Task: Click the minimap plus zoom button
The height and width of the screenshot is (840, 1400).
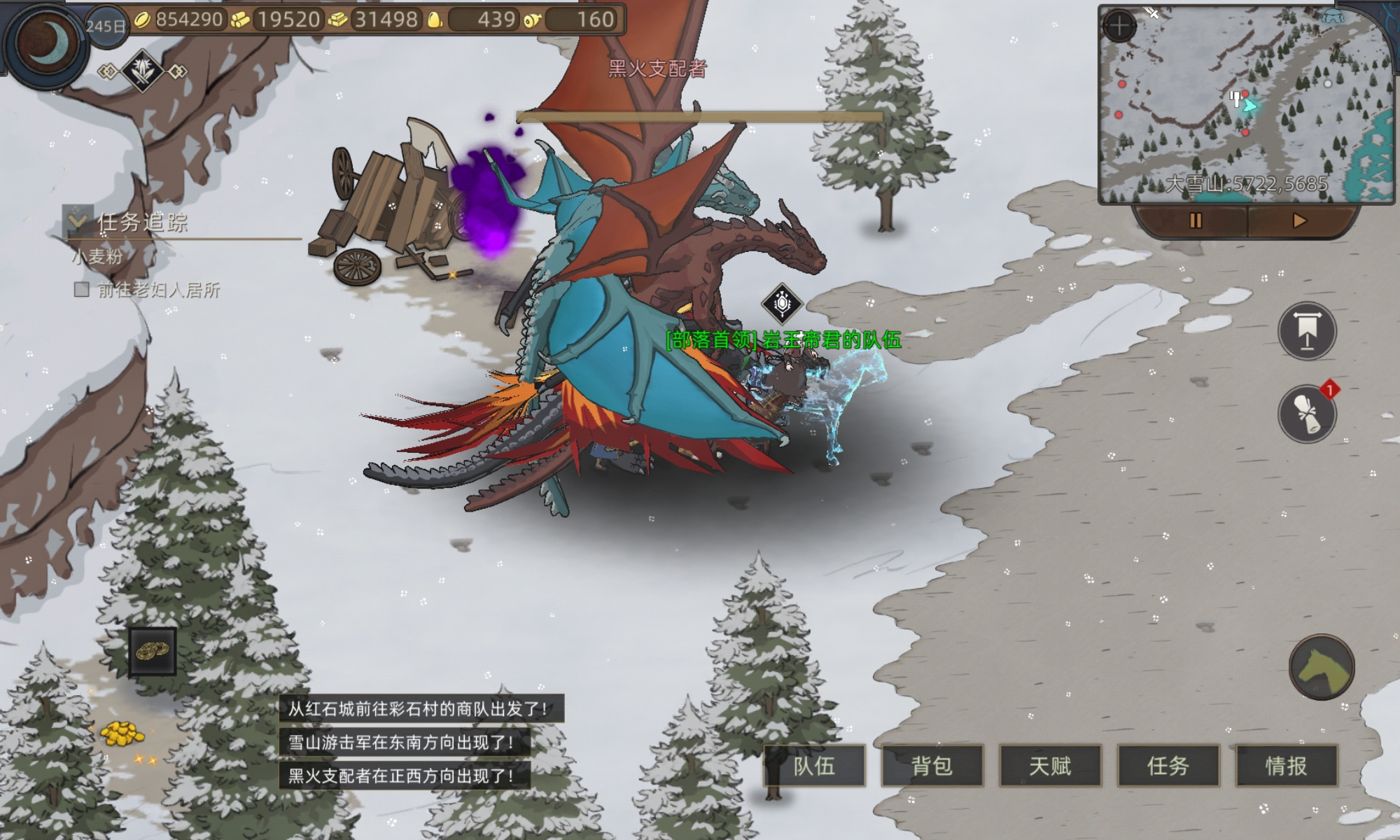Action: [1119, 27]
